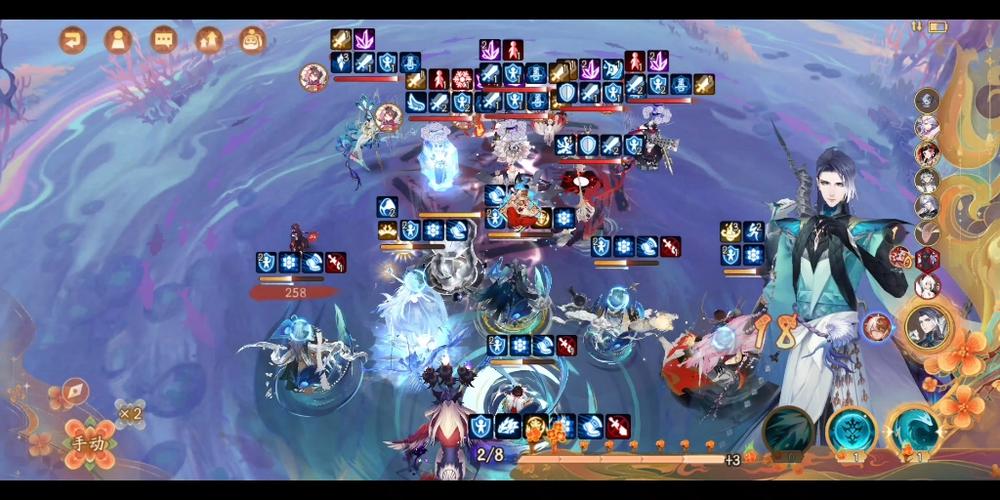Tap the return arrow button

(x=73, y=40)
